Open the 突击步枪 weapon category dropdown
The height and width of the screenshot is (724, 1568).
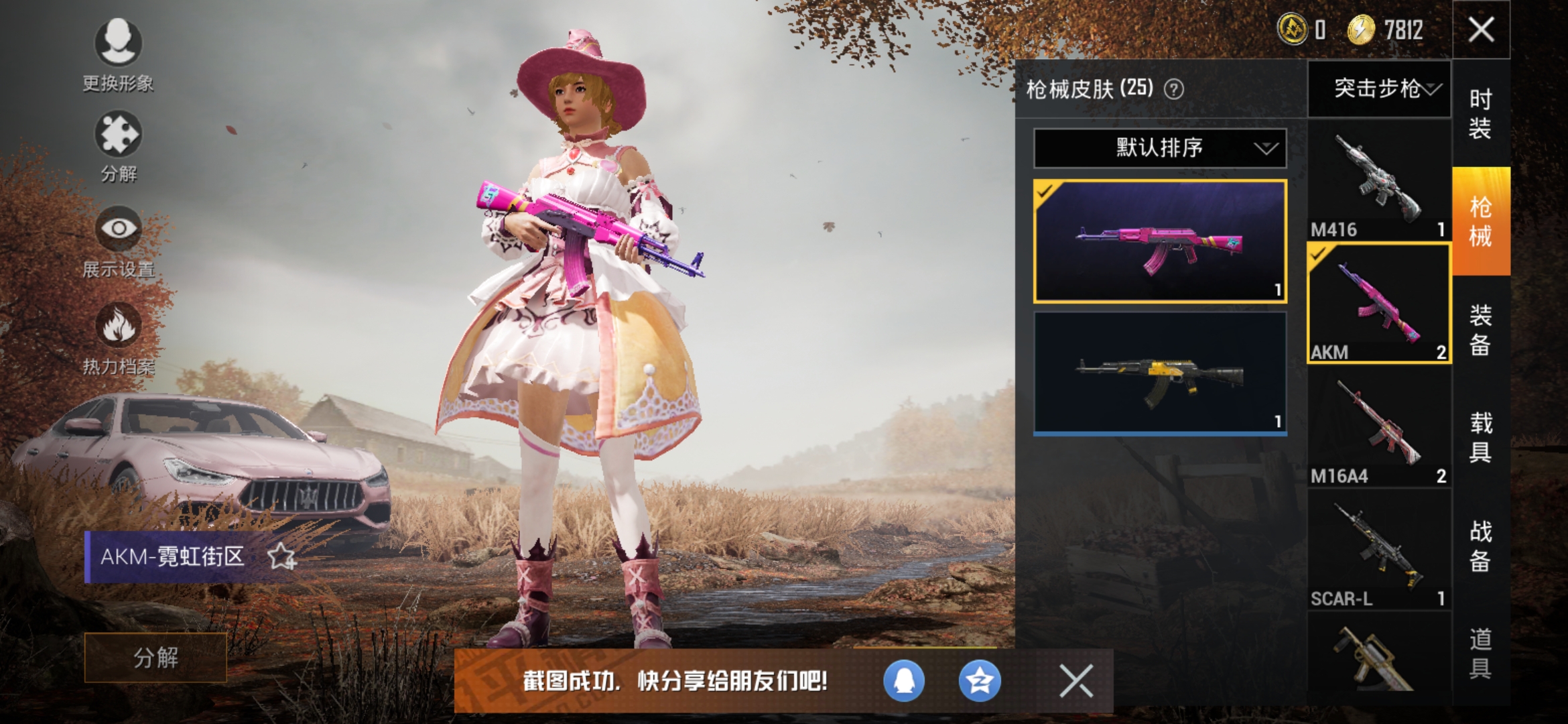[x=1379, y=91]
